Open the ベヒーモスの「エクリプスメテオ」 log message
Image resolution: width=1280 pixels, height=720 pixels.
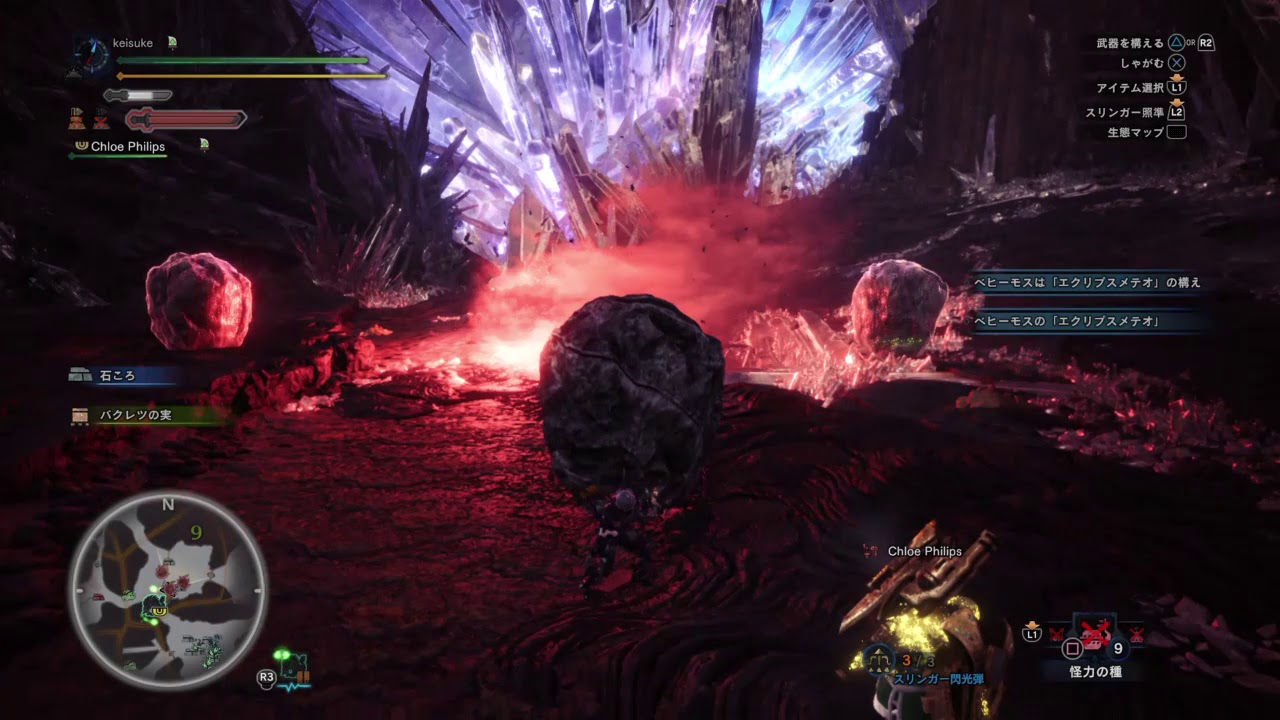click(1066, 321)
